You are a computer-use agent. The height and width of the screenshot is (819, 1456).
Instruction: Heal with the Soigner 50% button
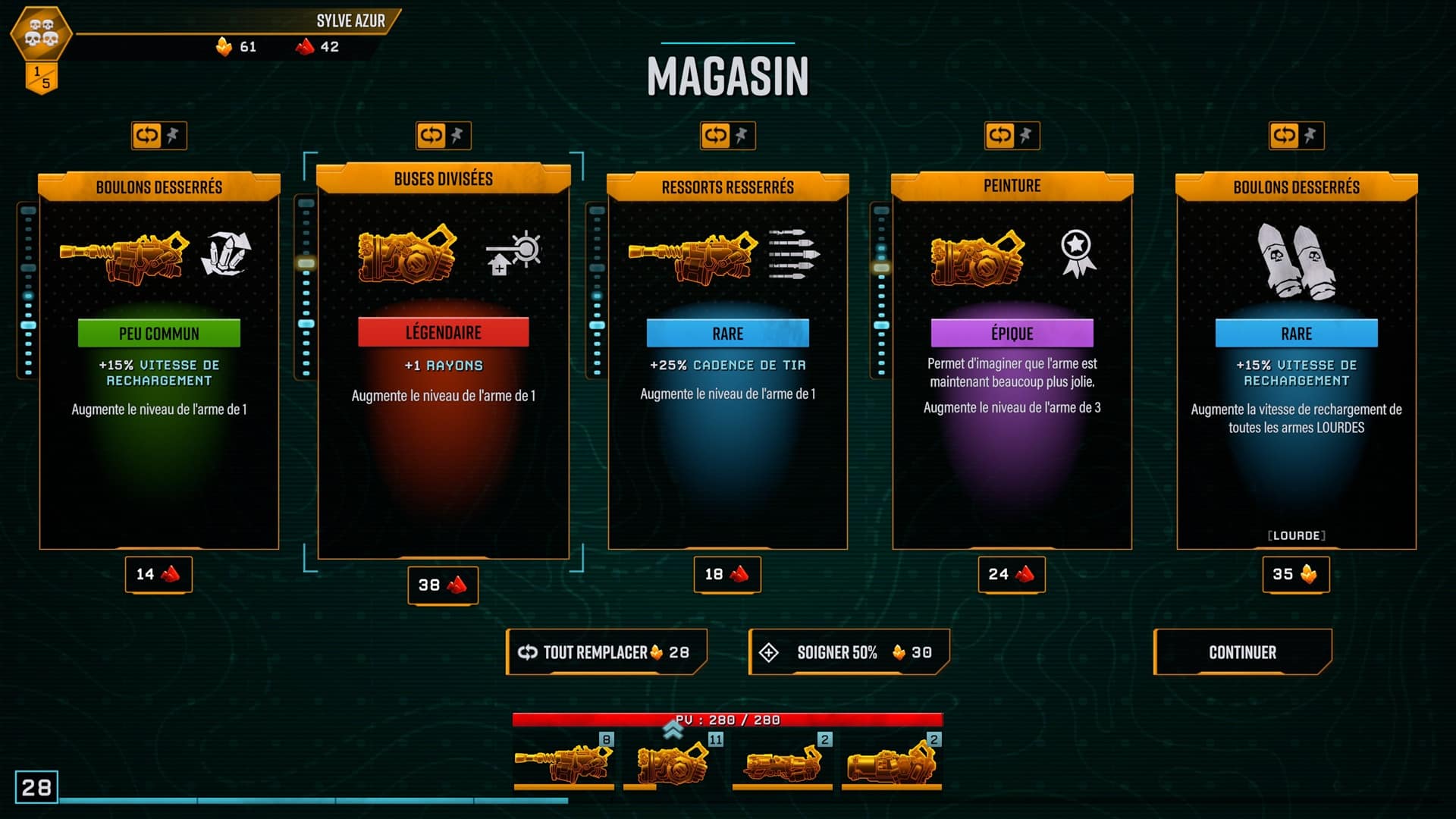click(x=849, y=652)
